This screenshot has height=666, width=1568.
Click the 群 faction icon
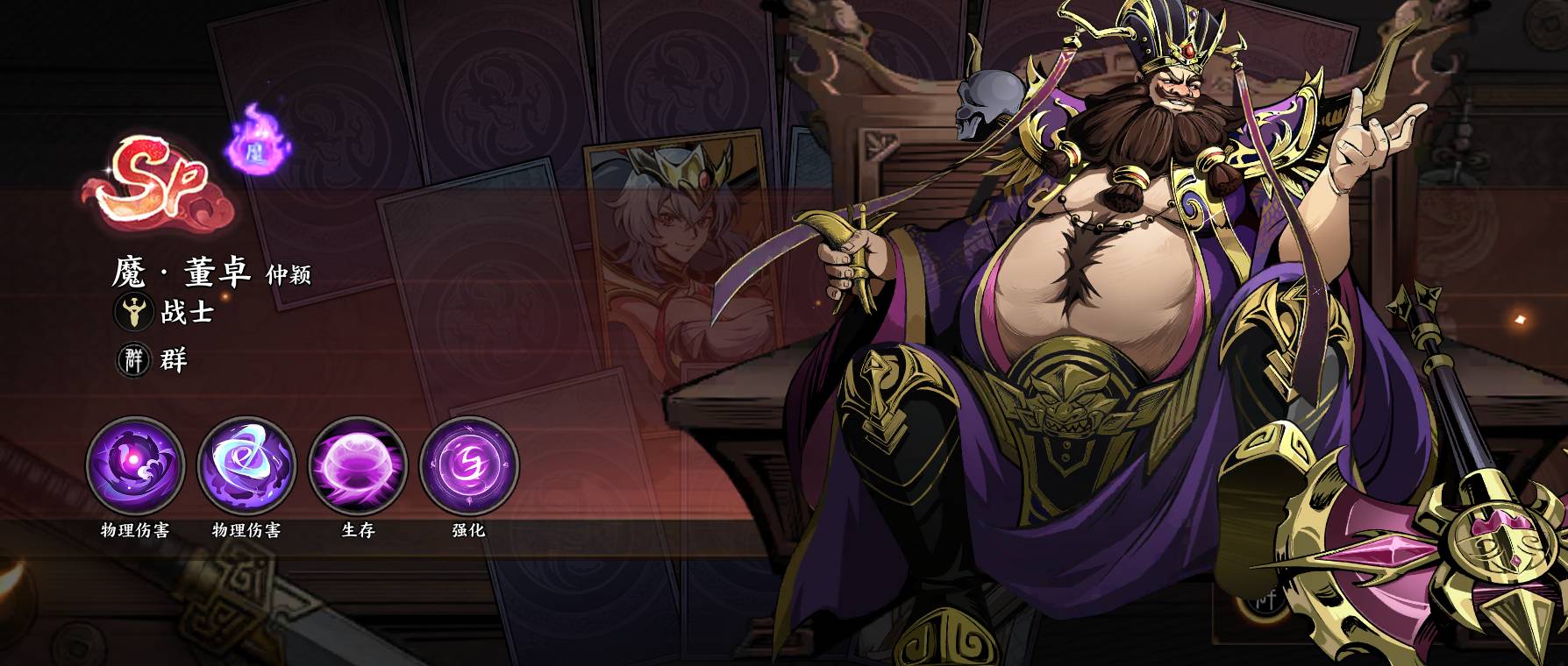point(134,359)
